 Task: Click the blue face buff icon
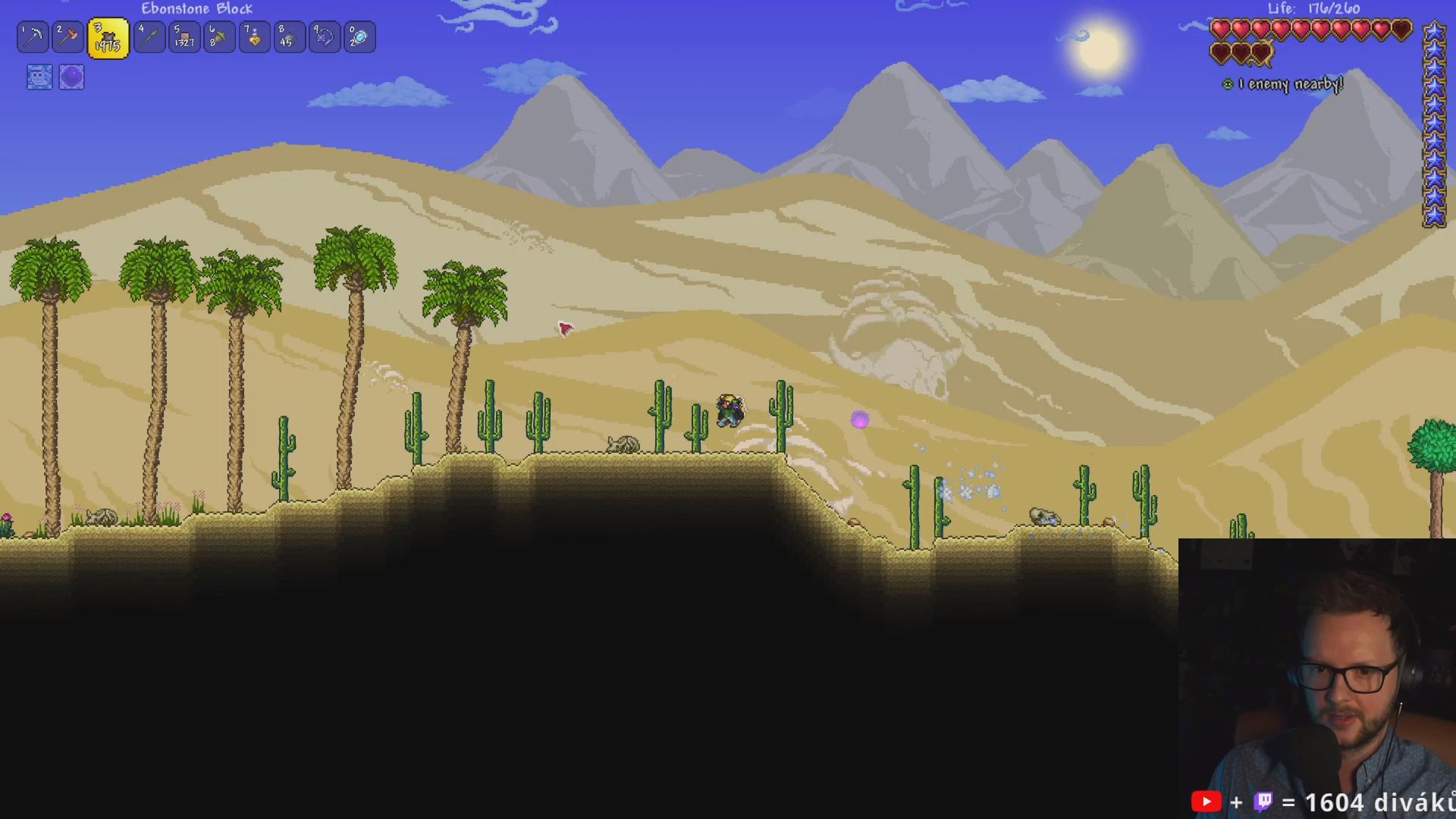click(x=39, y=77)
